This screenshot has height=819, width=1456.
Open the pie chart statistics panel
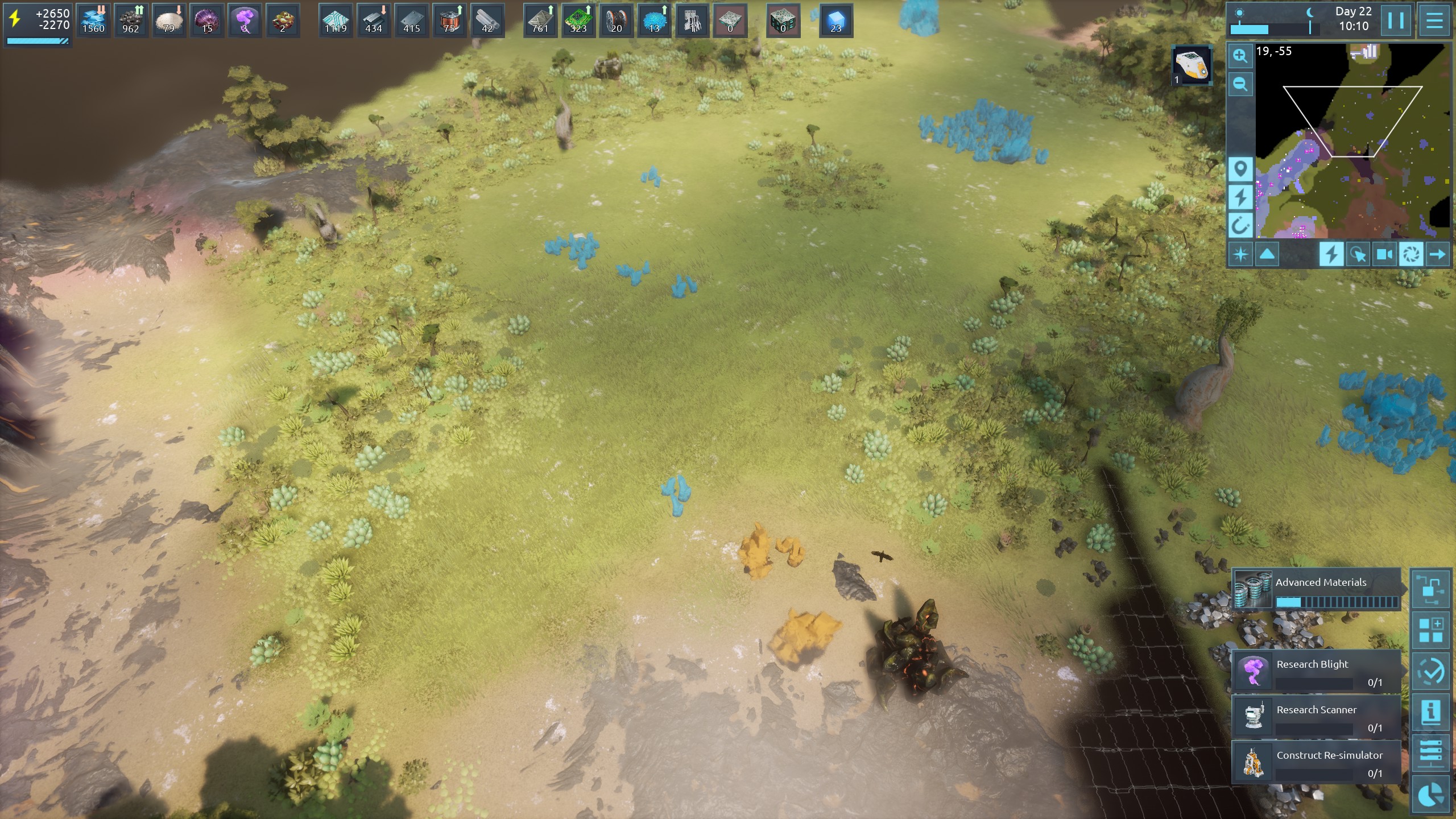pyautogui.click(x=1430, y=795)
